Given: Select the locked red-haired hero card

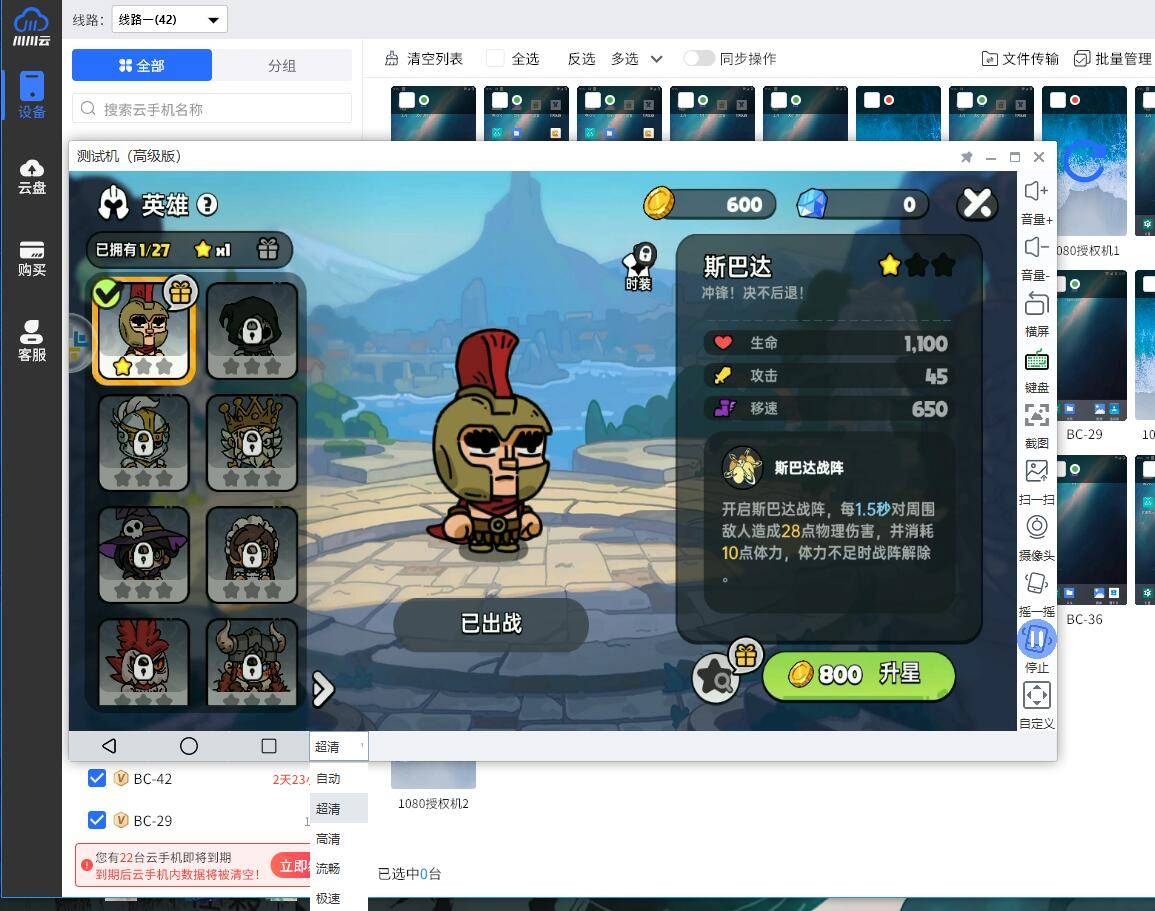Looking at the screenshot, I should pos(143,662).
